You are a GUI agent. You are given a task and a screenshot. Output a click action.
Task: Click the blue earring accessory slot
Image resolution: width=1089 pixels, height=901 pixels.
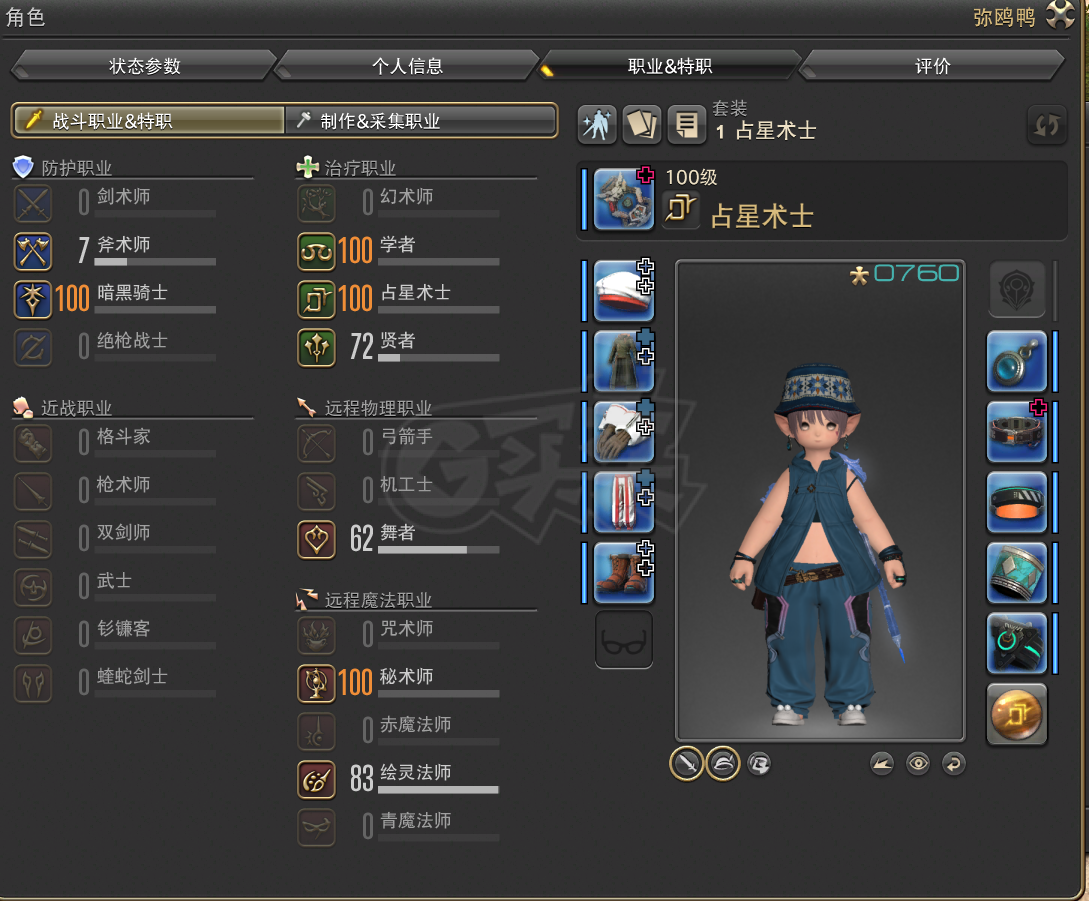tap(1016, 361)
